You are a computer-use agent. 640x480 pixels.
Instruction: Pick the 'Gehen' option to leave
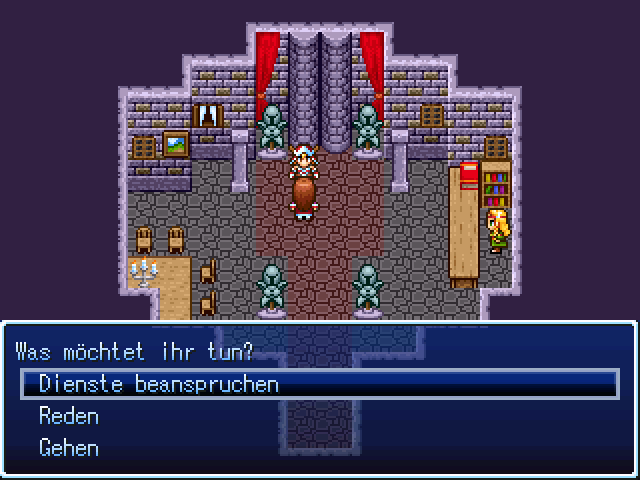point(69,448)
